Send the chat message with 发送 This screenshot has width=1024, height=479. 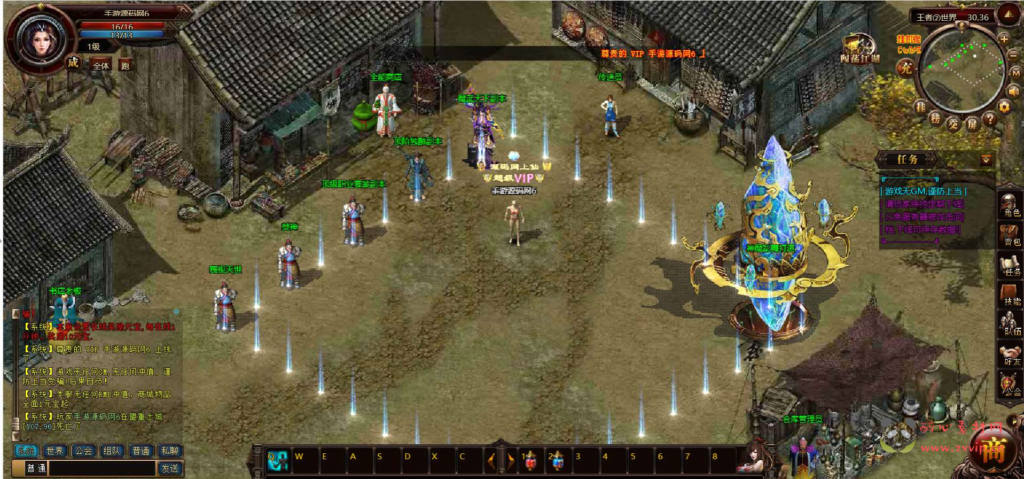170,468
